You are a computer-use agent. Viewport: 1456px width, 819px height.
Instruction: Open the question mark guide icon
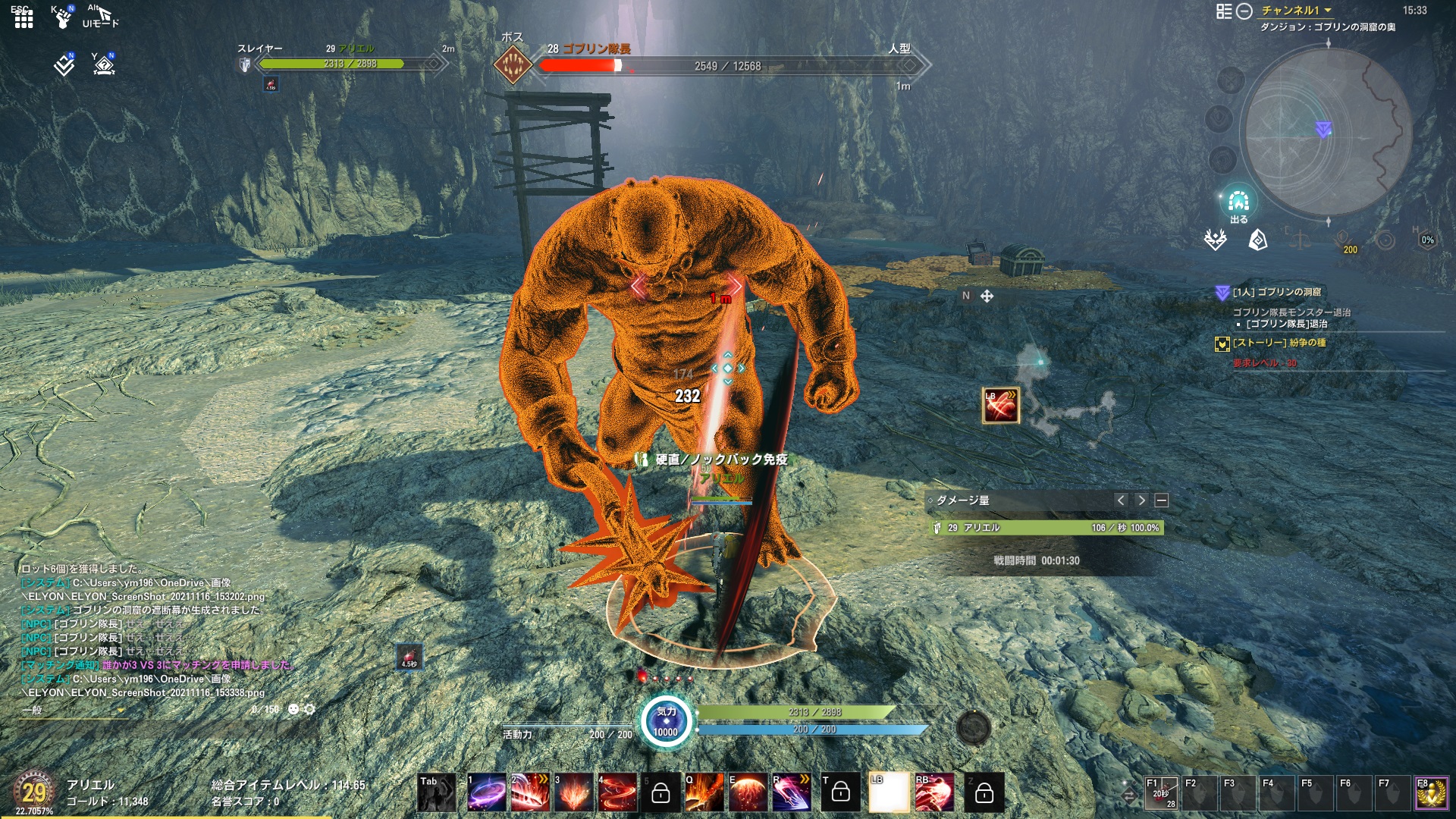(x=104, y=65)
